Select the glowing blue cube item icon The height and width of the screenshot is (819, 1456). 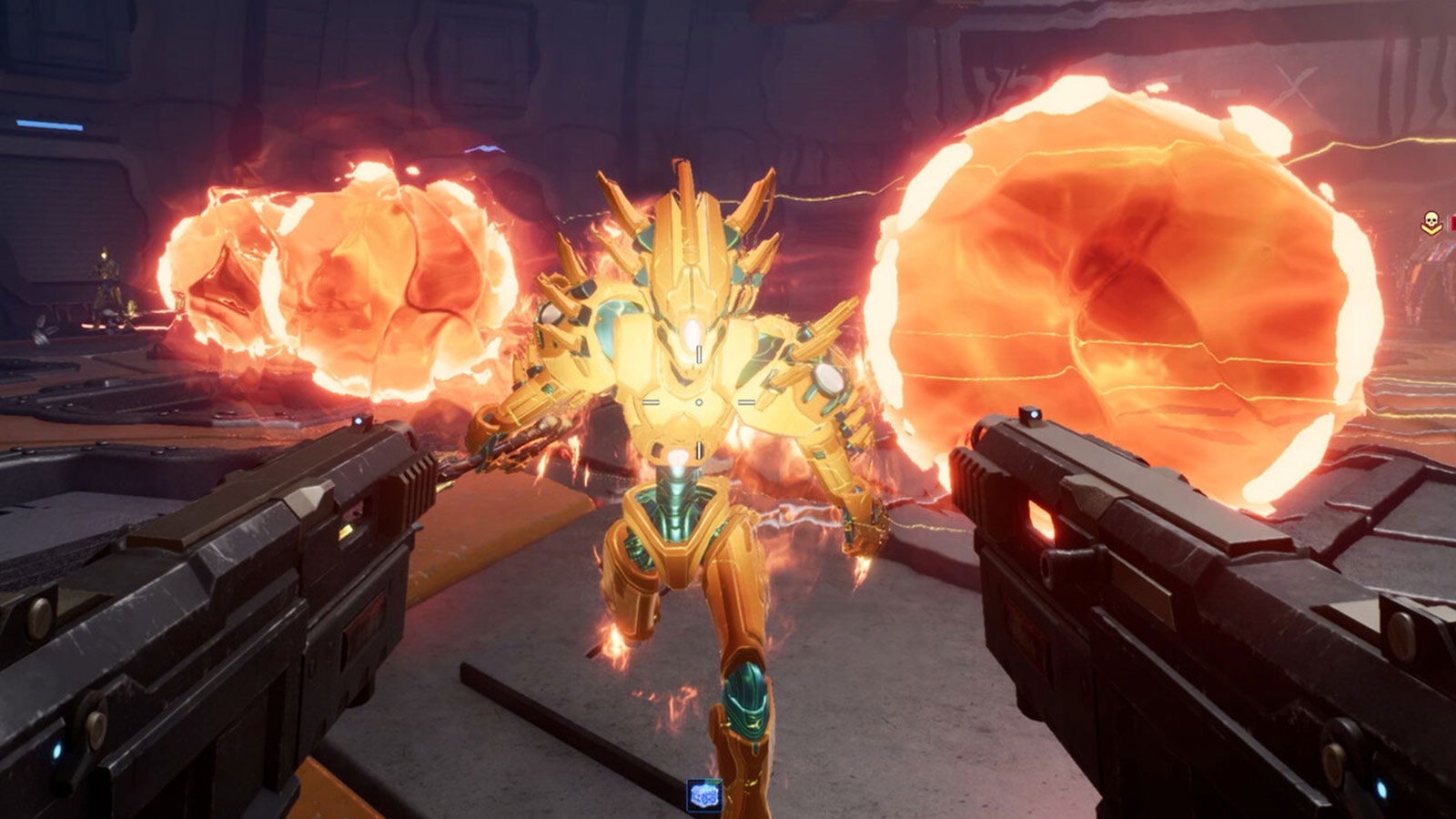(704, 794)
